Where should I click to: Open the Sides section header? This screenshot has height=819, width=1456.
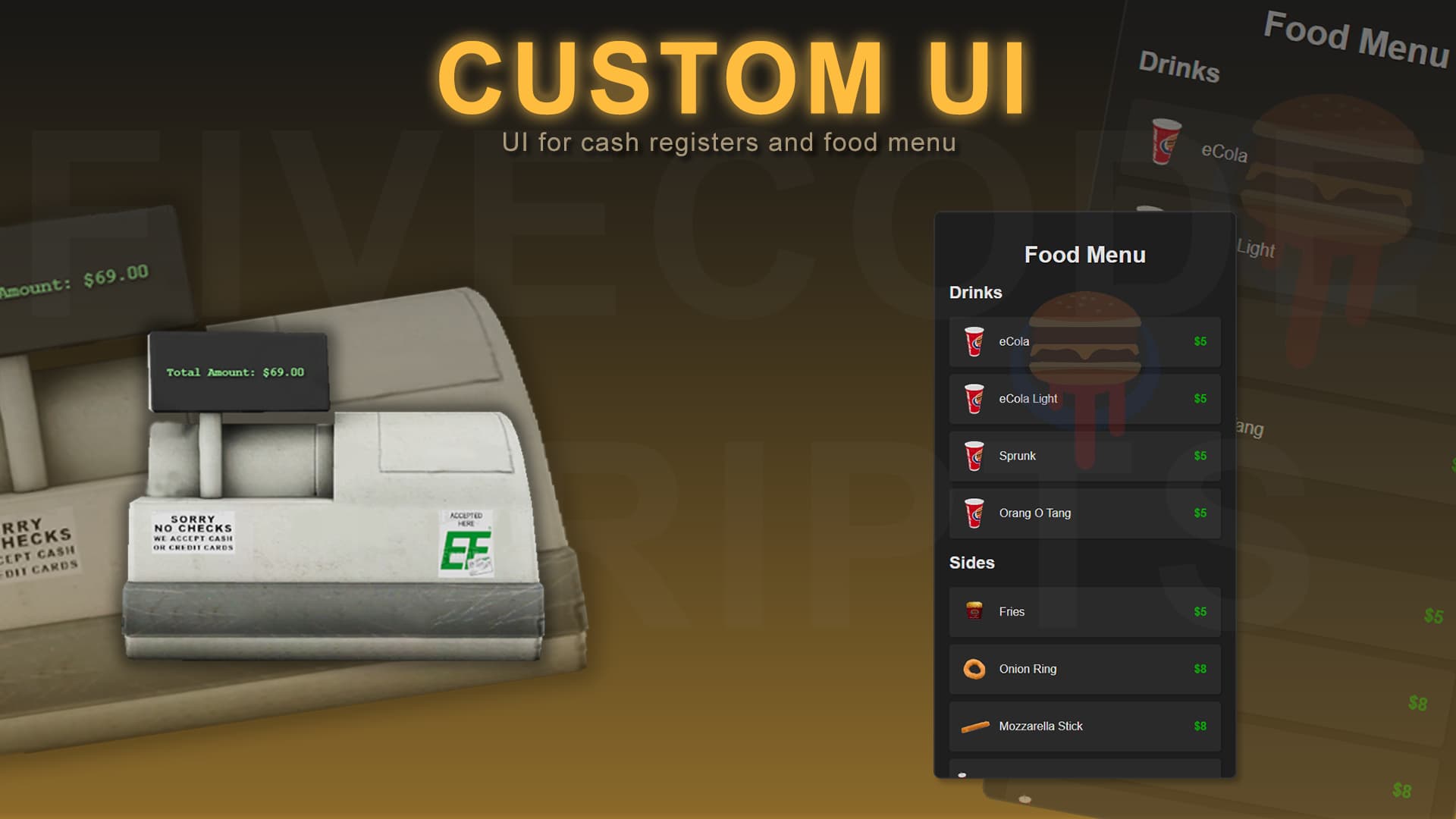tap(973, 563)
